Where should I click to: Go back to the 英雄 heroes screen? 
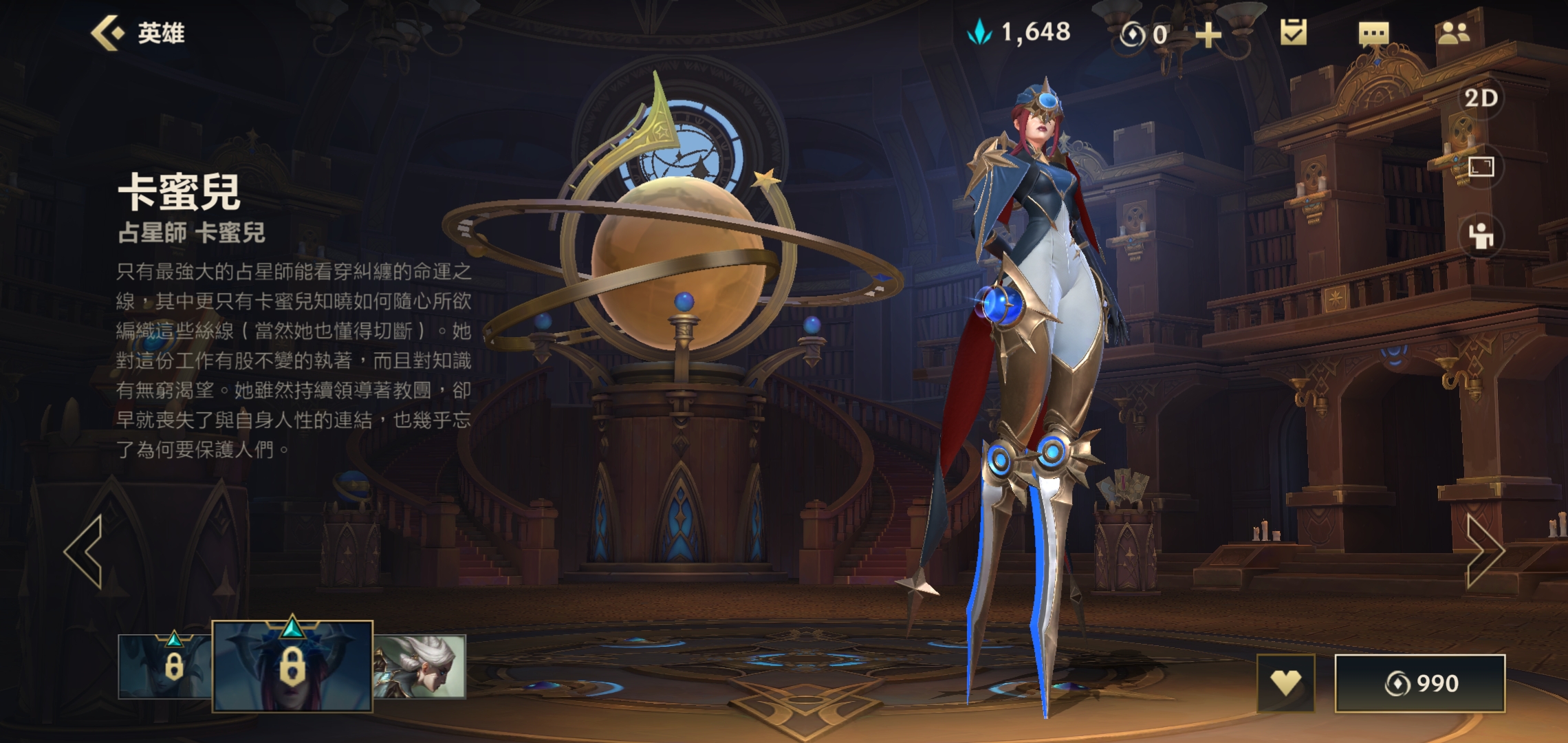click(138, 33)
